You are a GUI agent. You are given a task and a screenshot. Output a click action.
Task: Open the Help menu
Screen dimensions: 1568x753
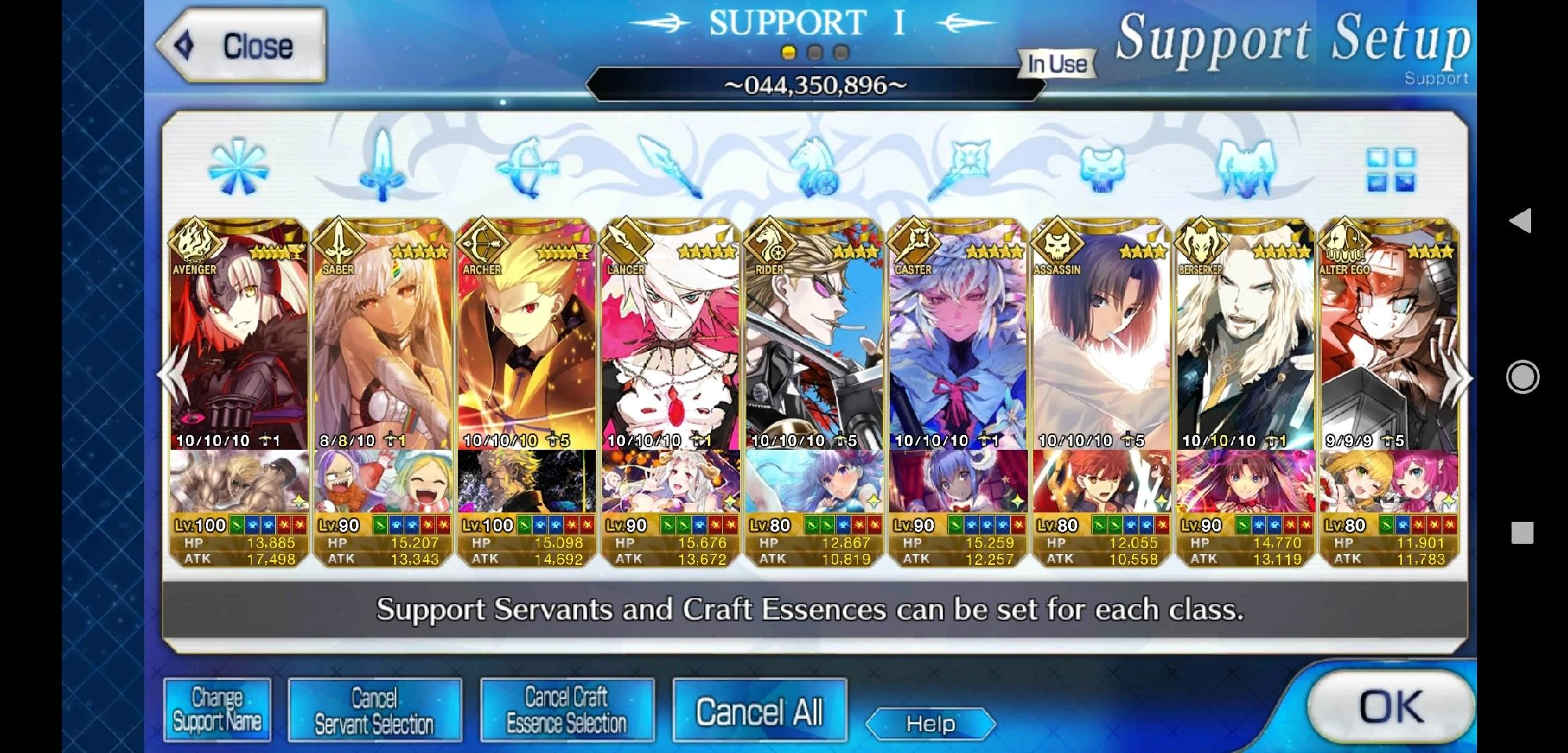pyautogui.click(x=930, y=725)
